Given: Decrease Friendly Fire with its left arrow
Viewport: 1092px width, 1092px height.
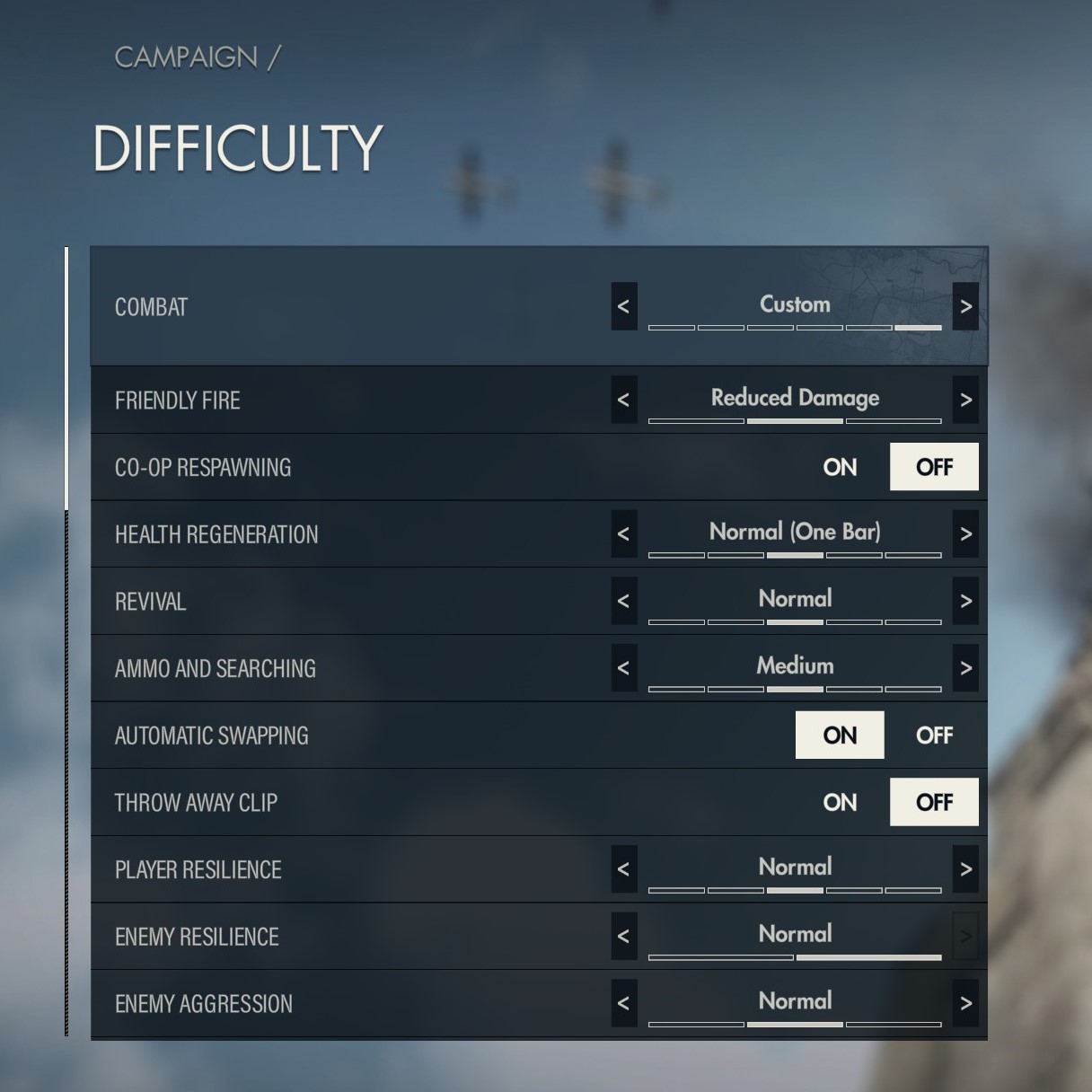Looking at the screenshot, I should coord(624,400).
